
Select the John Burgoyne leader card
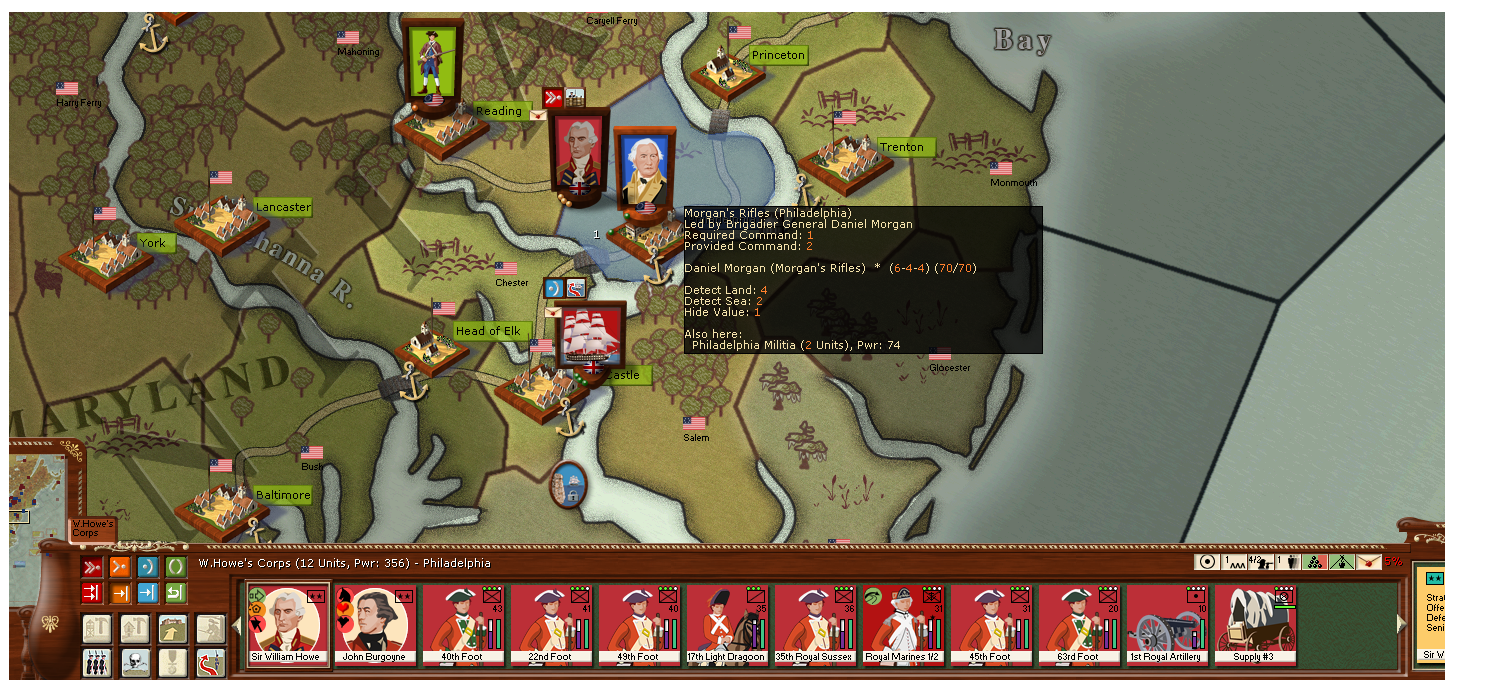376,625
